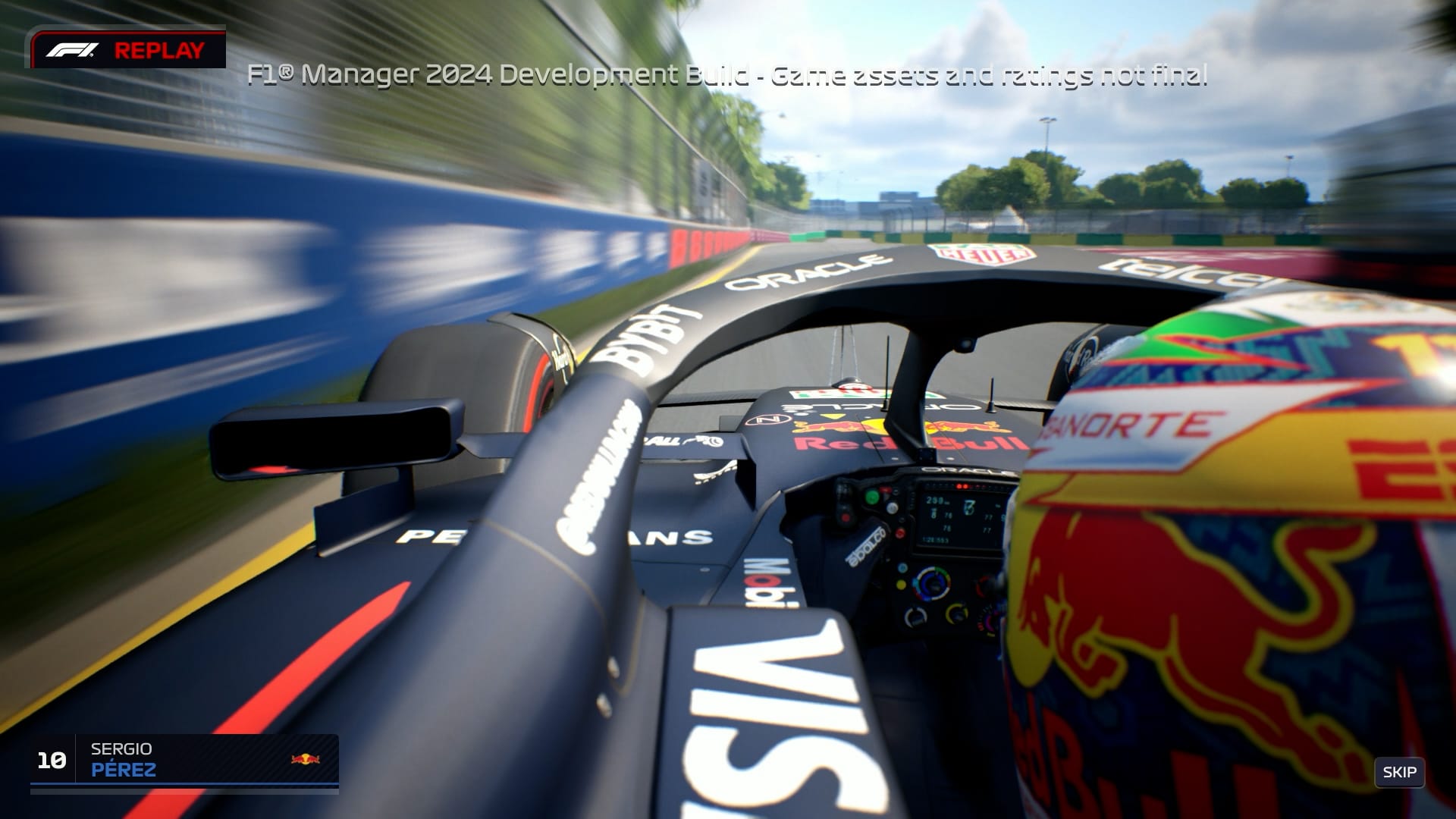This screenshot has height=819, width=1456.
Task: Click the blue pit-lane button on the wheel
Action: pyautogui.click(x=902, y=568)
